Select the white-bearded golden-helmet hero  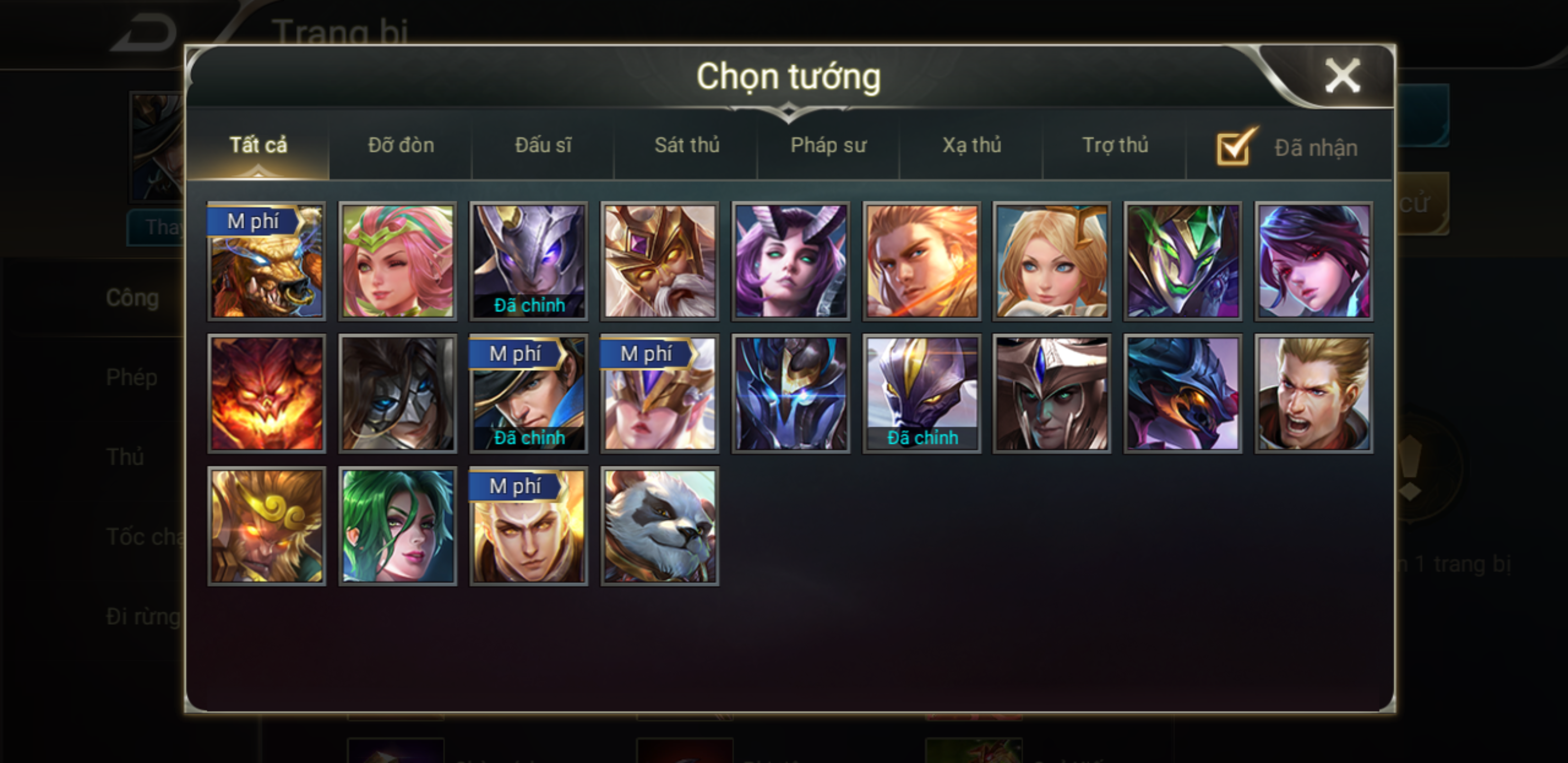click(660, 261)
